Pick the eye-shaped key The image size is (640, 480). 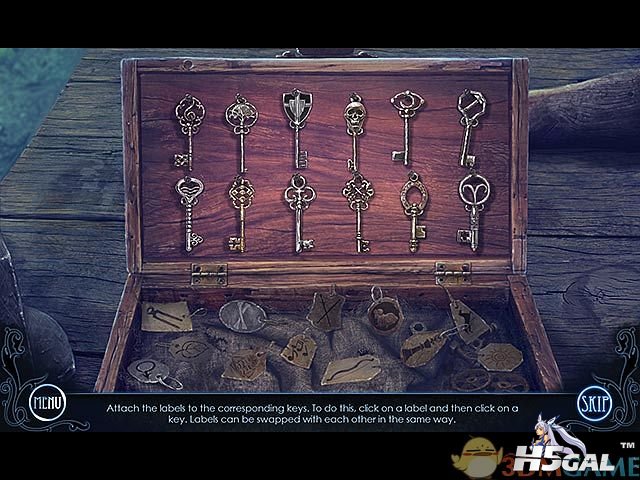point(404,125)
